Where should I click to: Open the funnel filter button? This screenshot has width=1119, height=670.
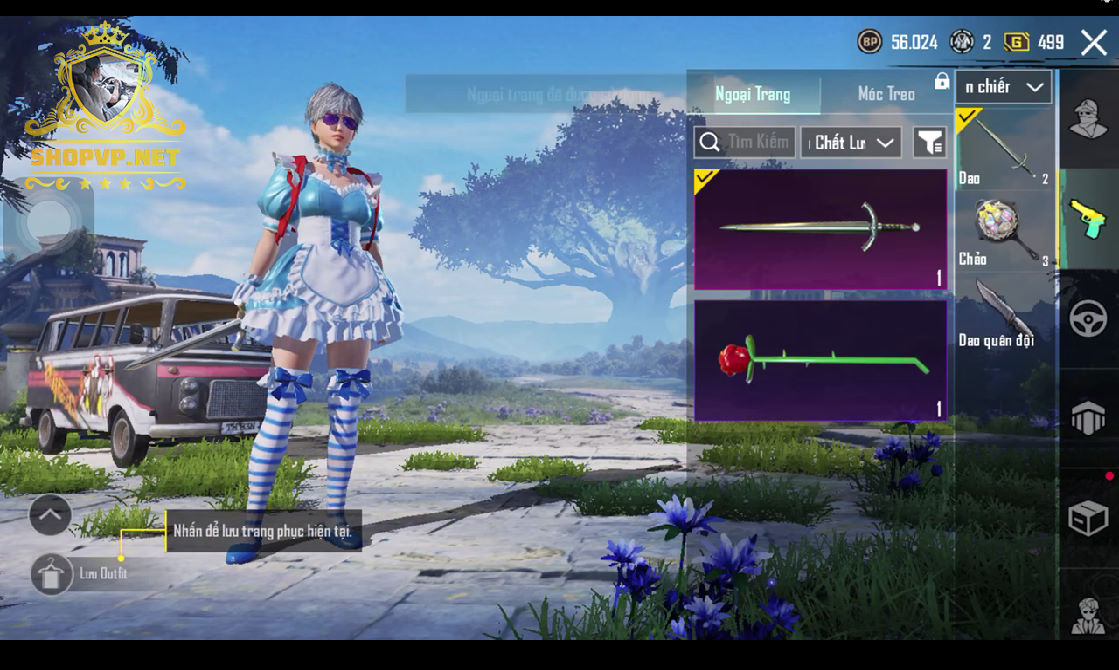tap(930, 142)
